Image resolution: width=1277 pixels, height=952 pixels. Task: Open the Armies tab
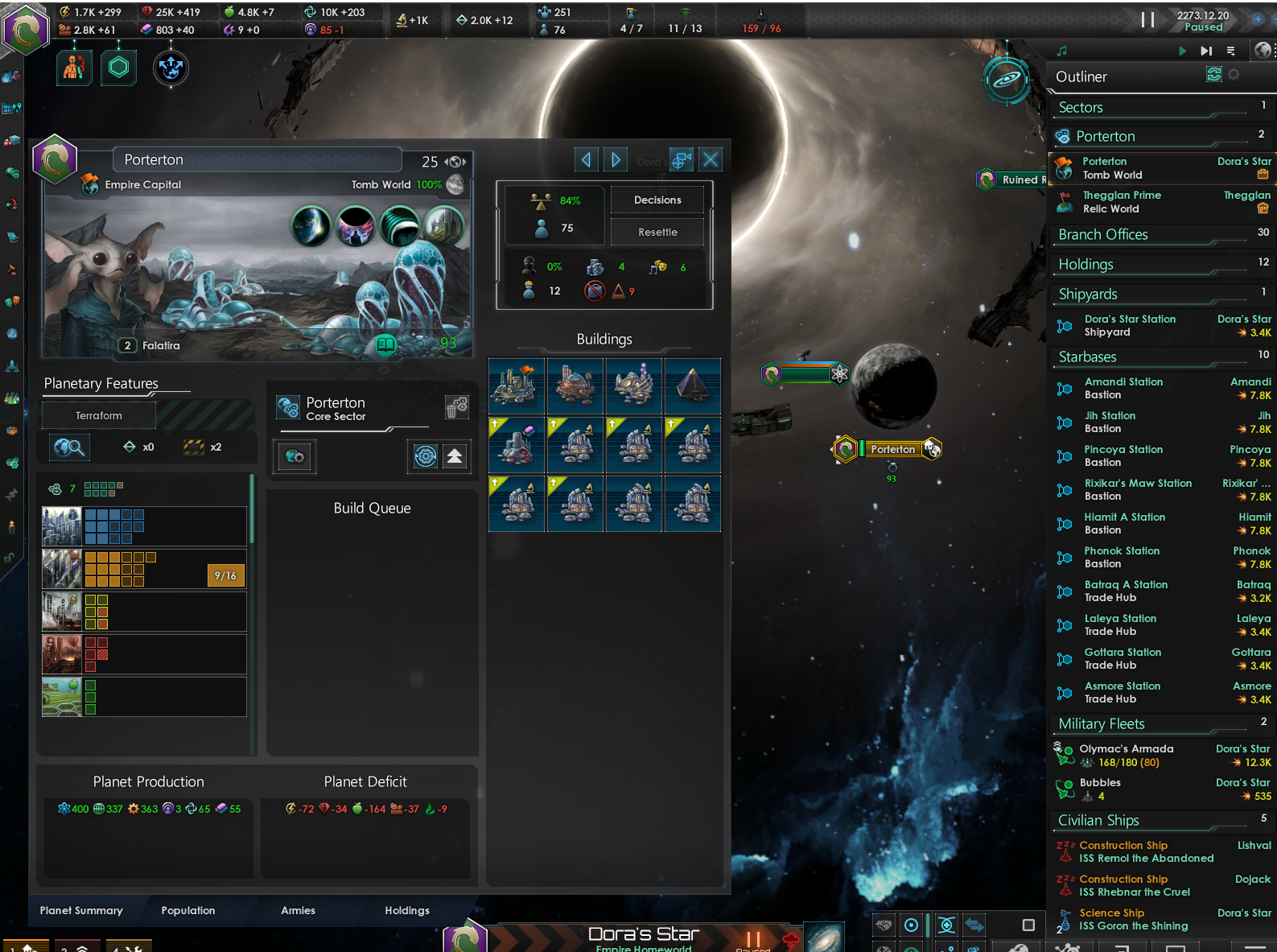(297, 910)
